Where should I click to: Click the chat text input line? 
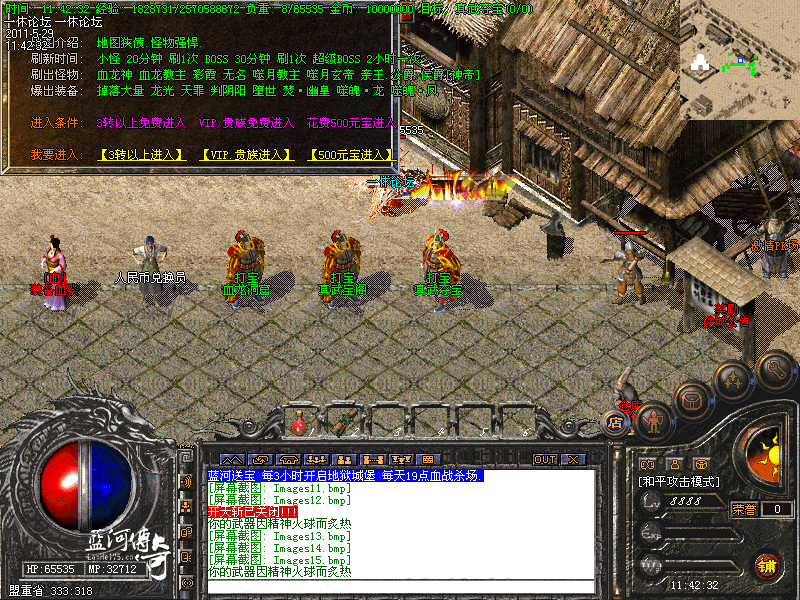tap(400, 585)
